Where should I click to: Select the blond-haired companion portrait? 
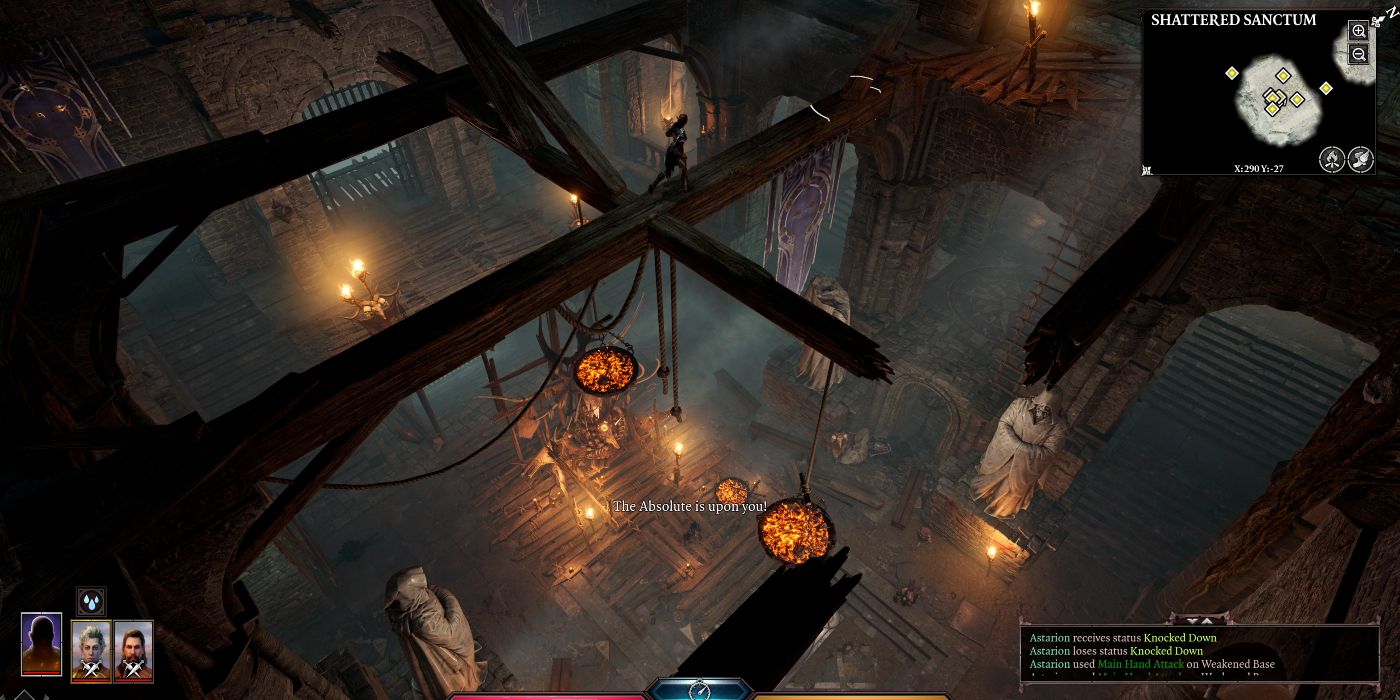(x=91, y=651)
